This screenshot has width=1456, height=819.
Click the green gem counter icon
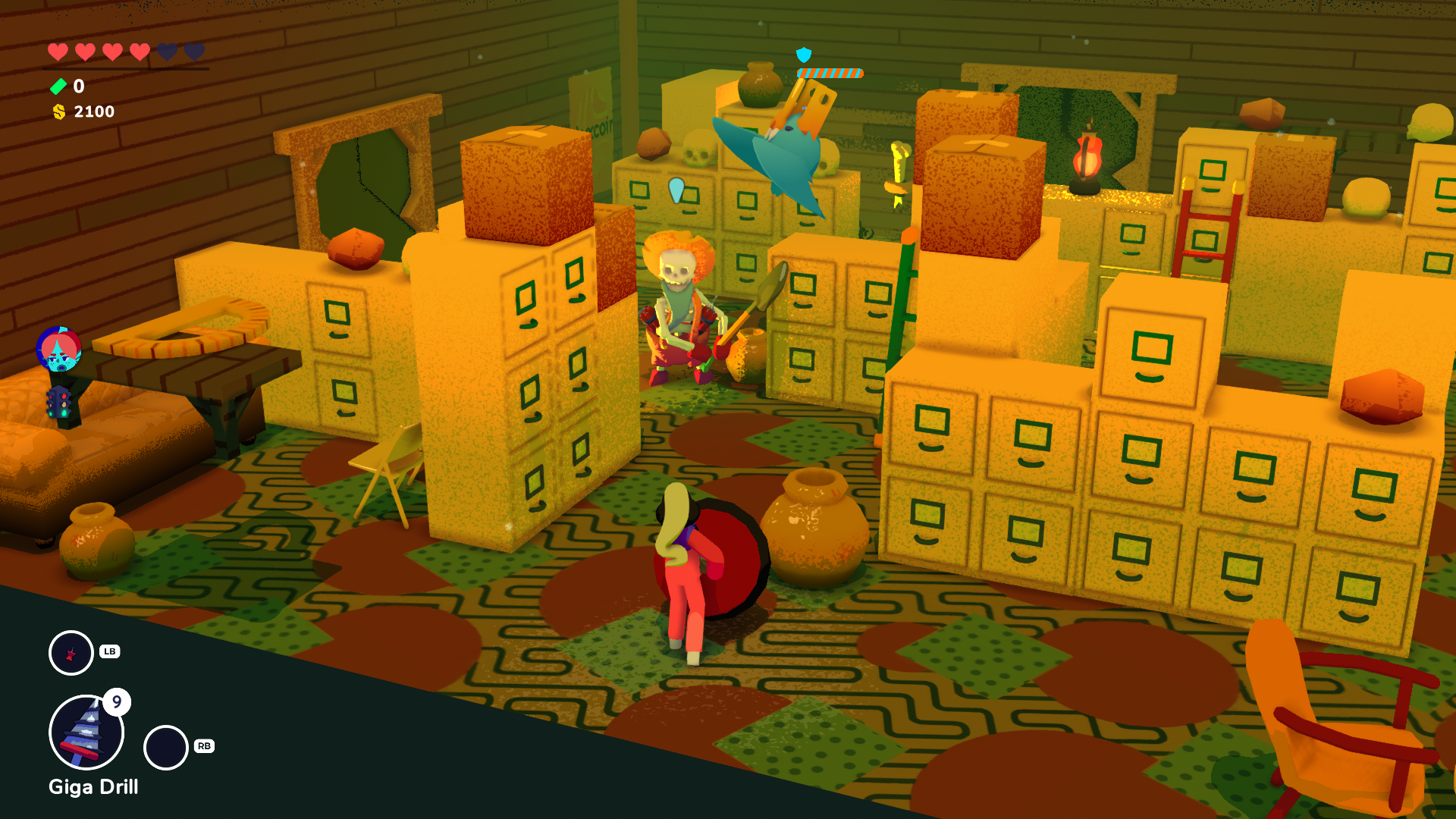point(59,86)
